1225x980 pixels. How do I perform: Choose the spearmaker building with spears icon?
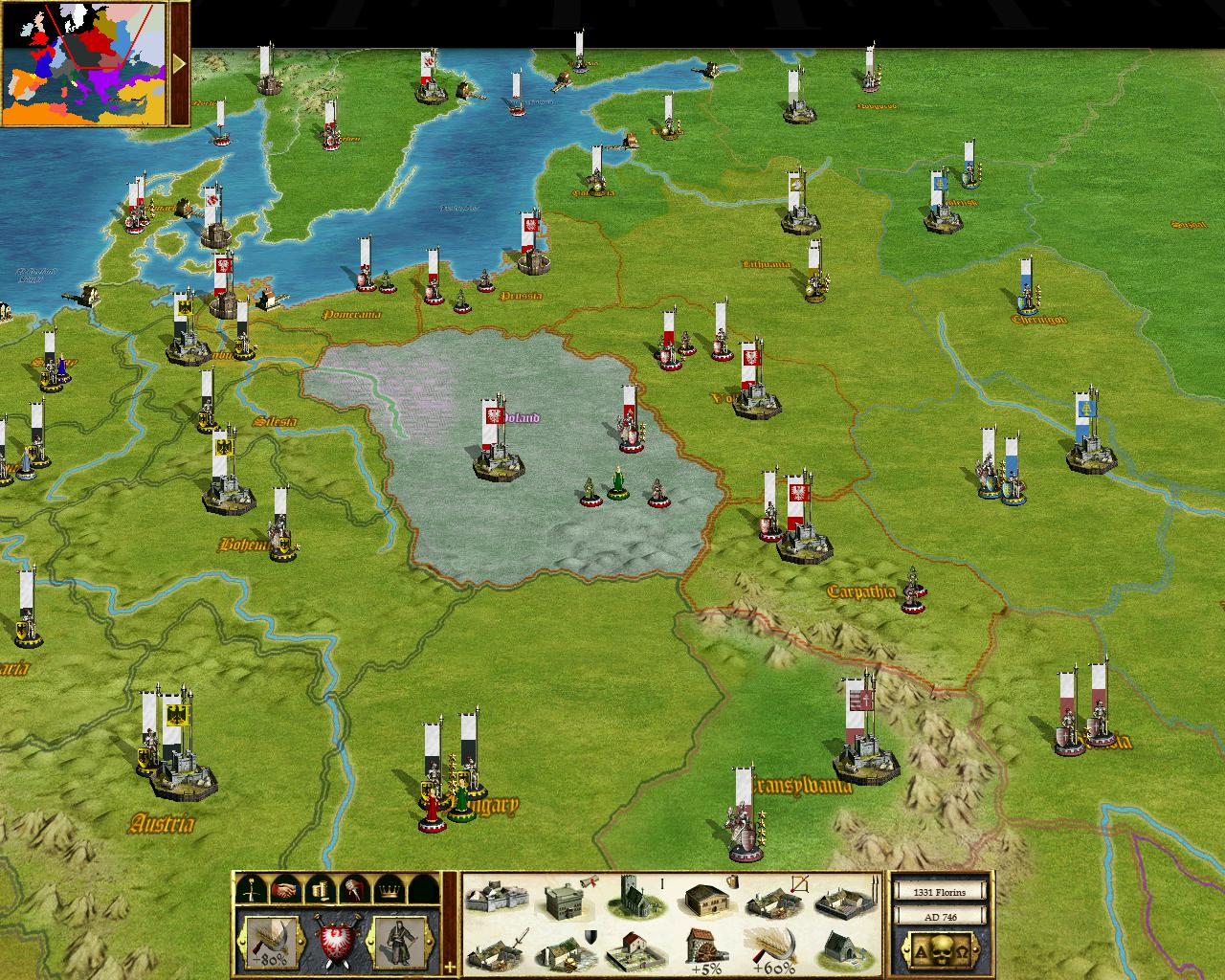pos(848,898)
